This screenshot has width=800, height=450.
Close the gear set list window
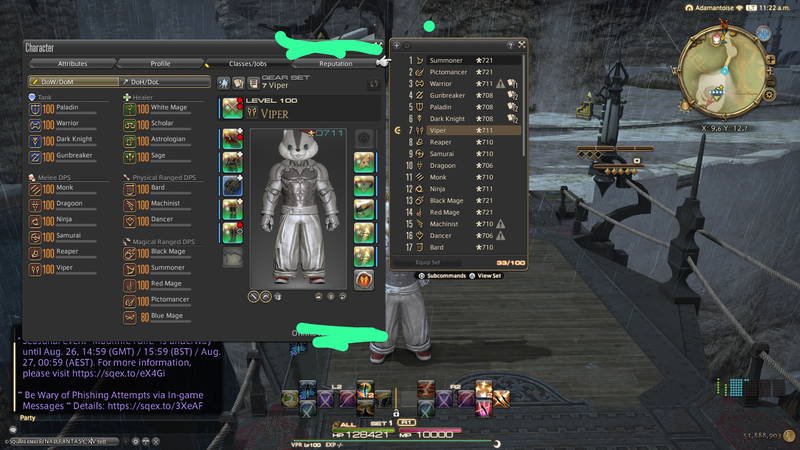(522, 45)
